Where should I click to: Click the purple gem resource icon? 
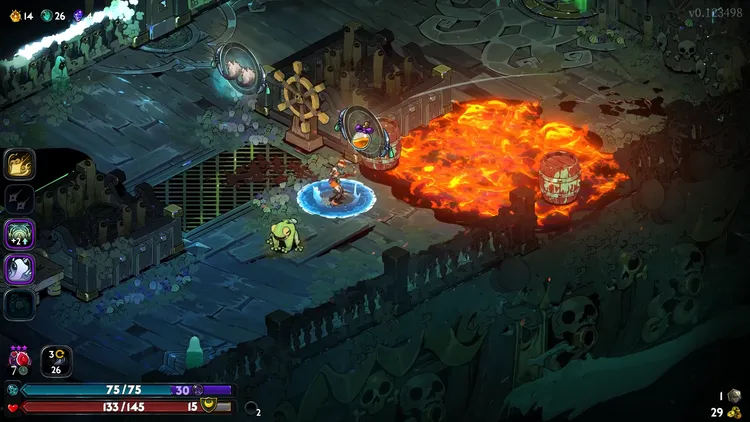click(77, 16)
